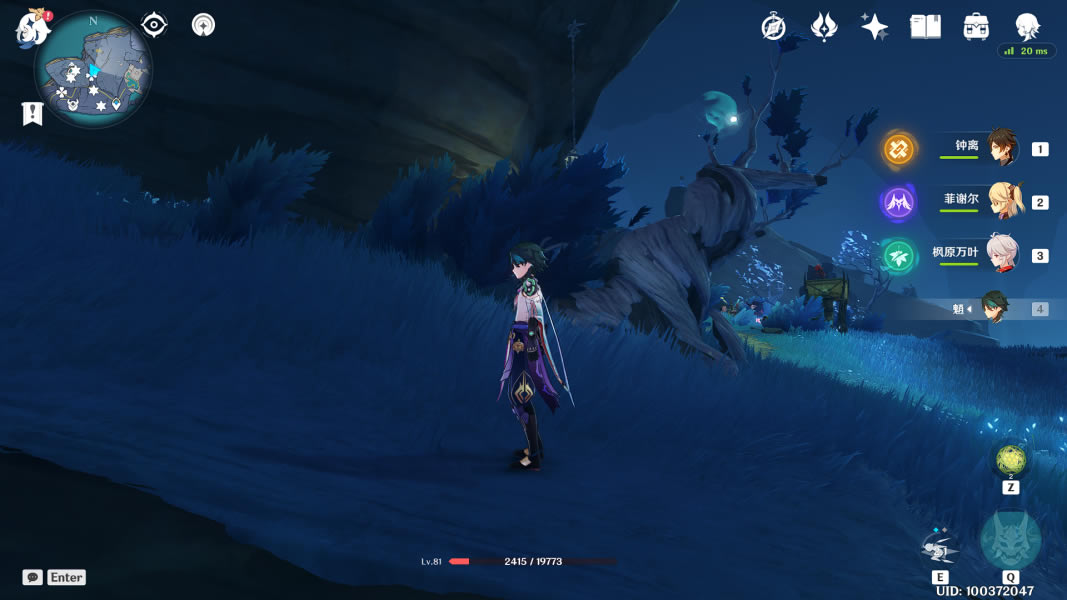Viewport: 1067px width, 600px height.
Task: Open the battle pass icon
Action: click(824, 27)
